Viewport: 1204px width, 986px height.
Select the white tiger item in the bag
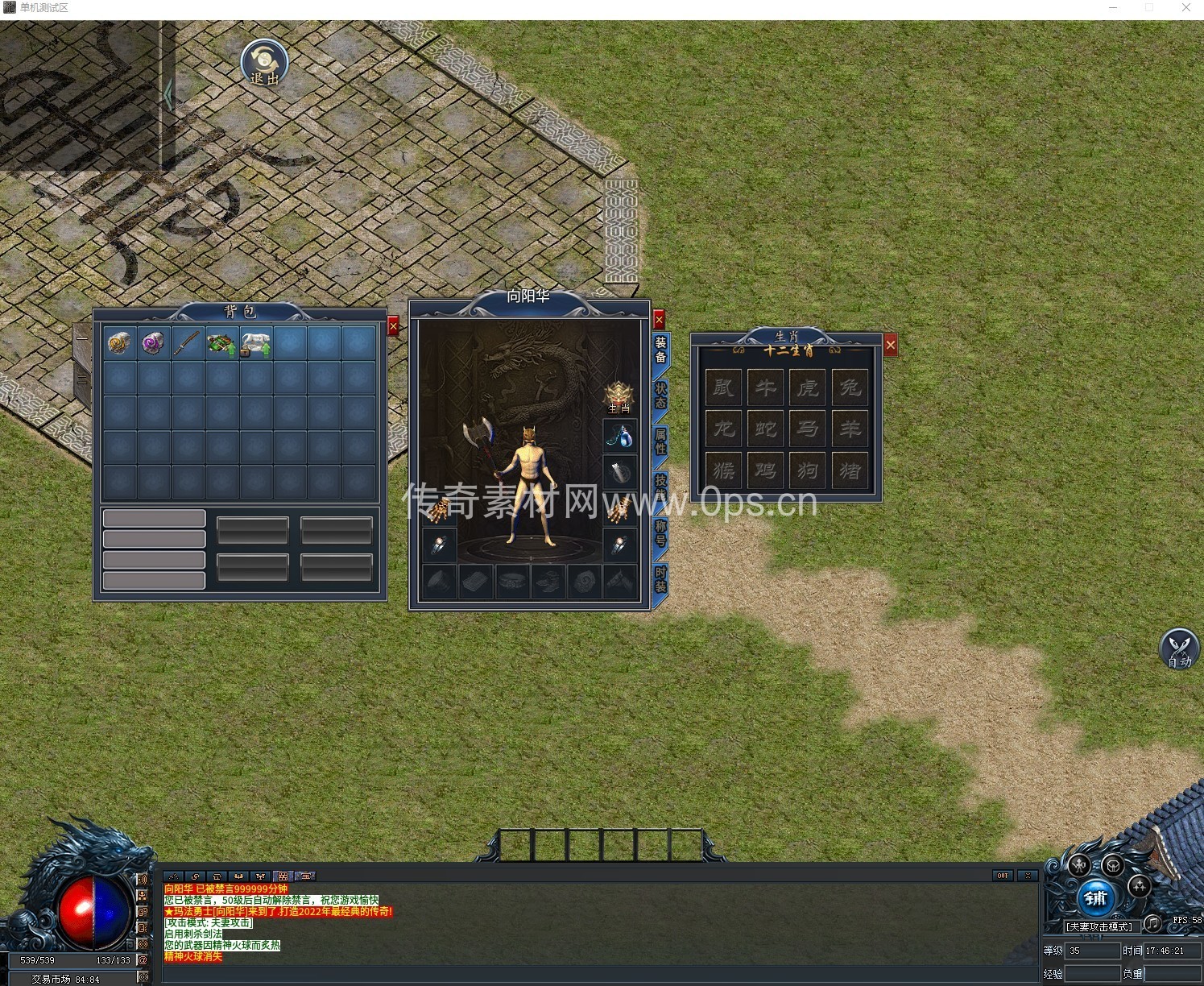[x=255, y=343]
